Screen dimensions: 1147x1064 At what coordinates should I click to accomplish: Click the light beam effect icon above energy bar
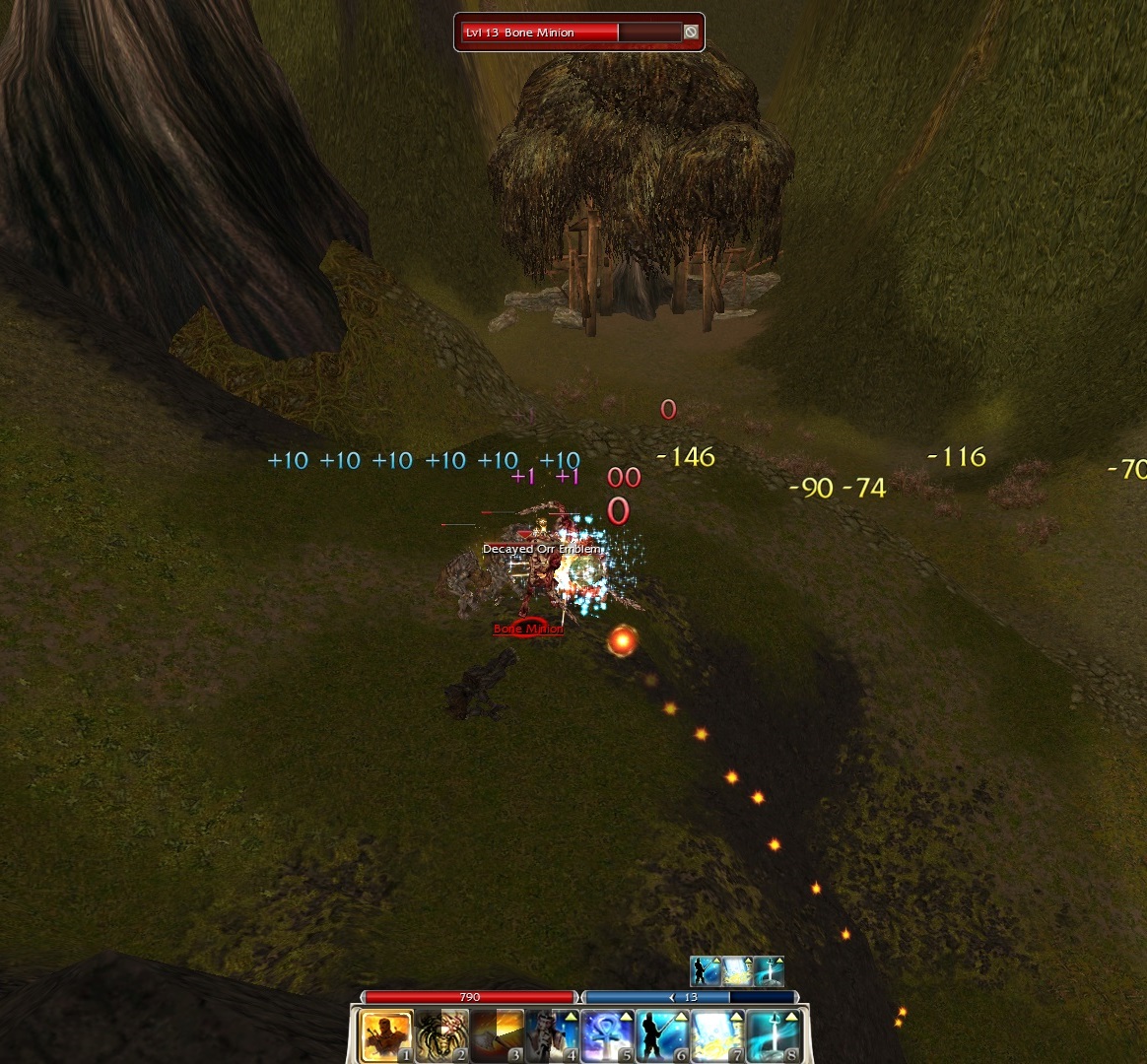pyautogui.click(x=738, y=971)
